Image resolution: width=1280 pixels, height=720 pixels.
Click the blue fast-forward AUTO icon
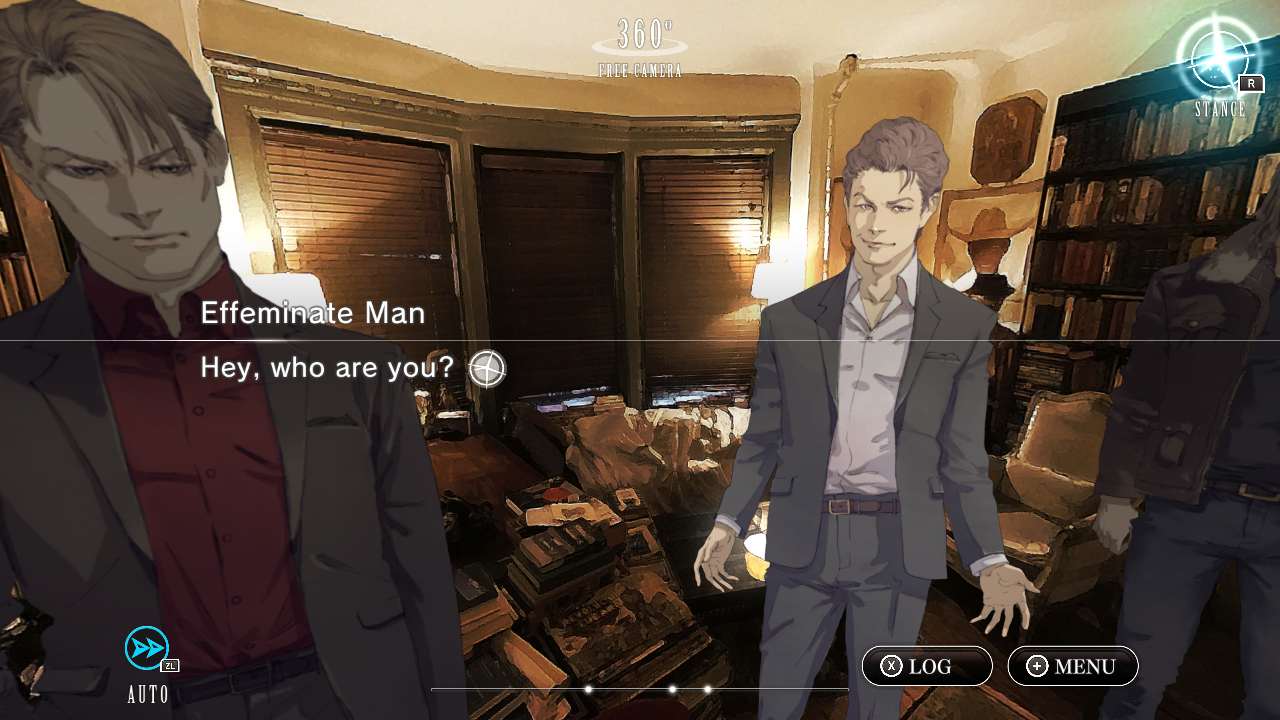click(145, 649)
